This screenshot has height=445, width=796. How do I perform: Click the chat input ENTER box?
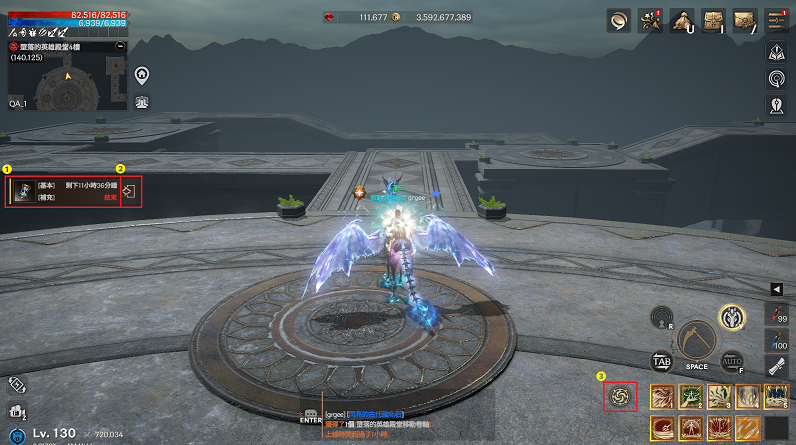(311, 416)
